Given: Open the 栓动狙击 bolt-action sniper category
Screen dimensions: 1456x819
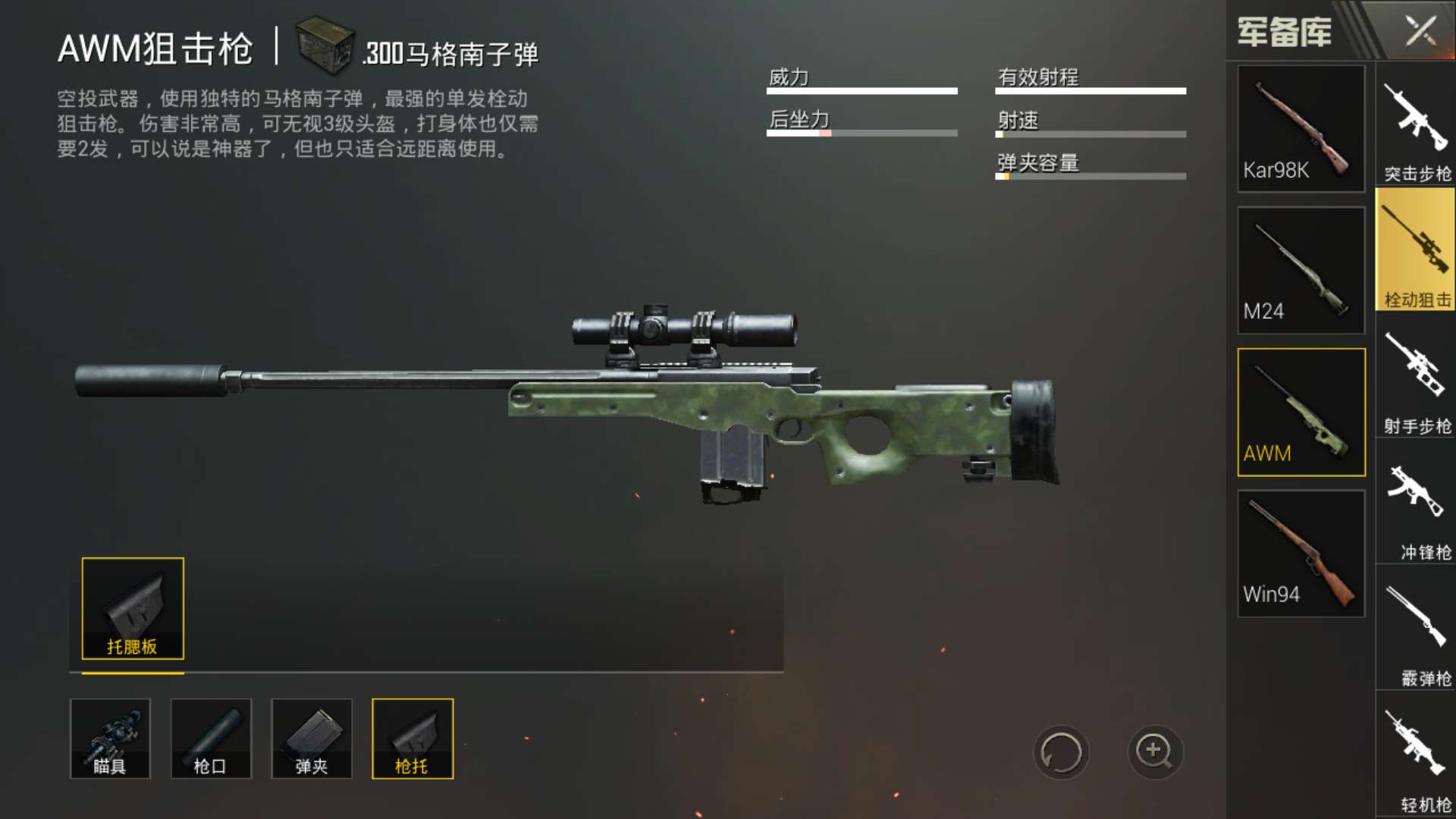Looking at the screenshot, I should pos(1415,250).
